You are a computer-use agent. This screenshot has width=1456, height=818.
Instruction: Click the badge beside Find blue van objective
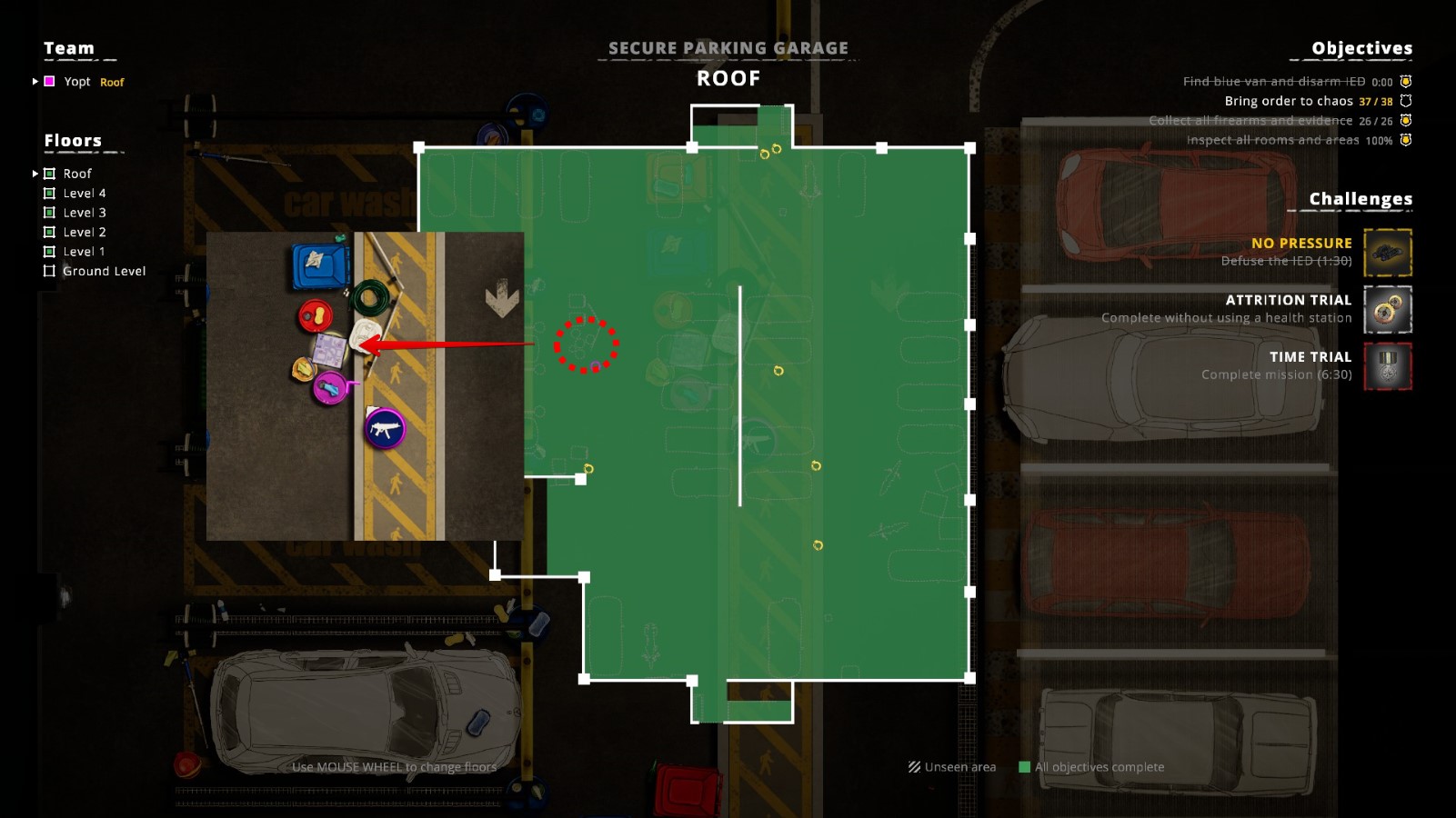point(1406,81)
